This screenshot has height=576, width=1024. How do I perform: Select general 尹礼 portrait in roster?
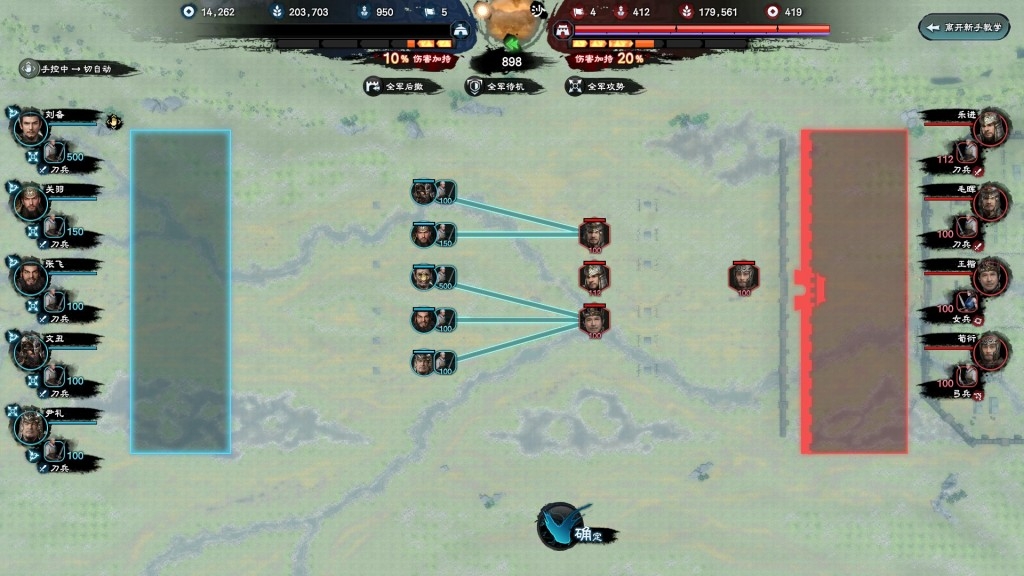[x=31, y=427]
